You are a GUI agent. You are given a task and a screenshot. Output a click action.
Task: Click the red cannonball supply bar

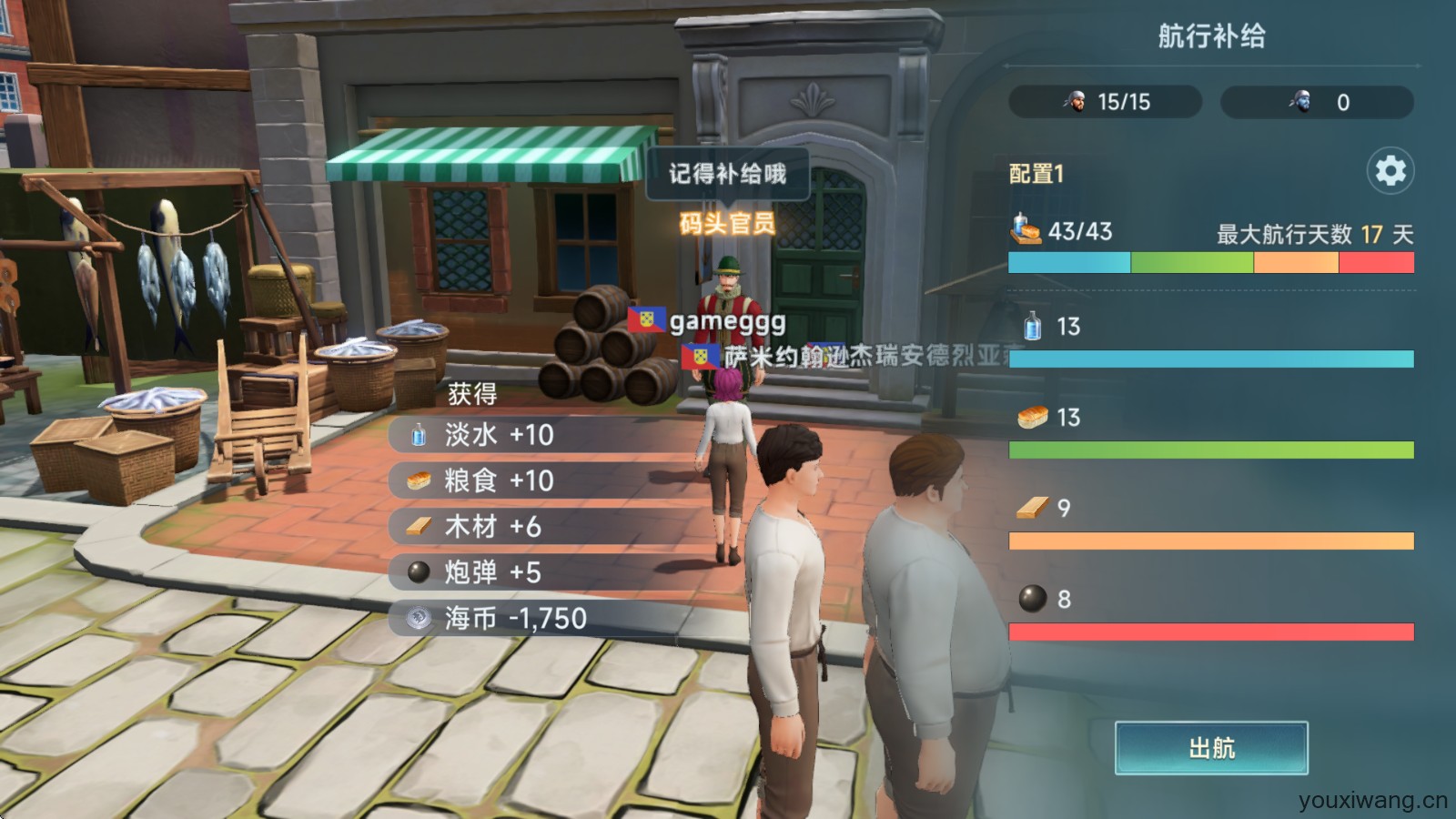[1210, 630]
